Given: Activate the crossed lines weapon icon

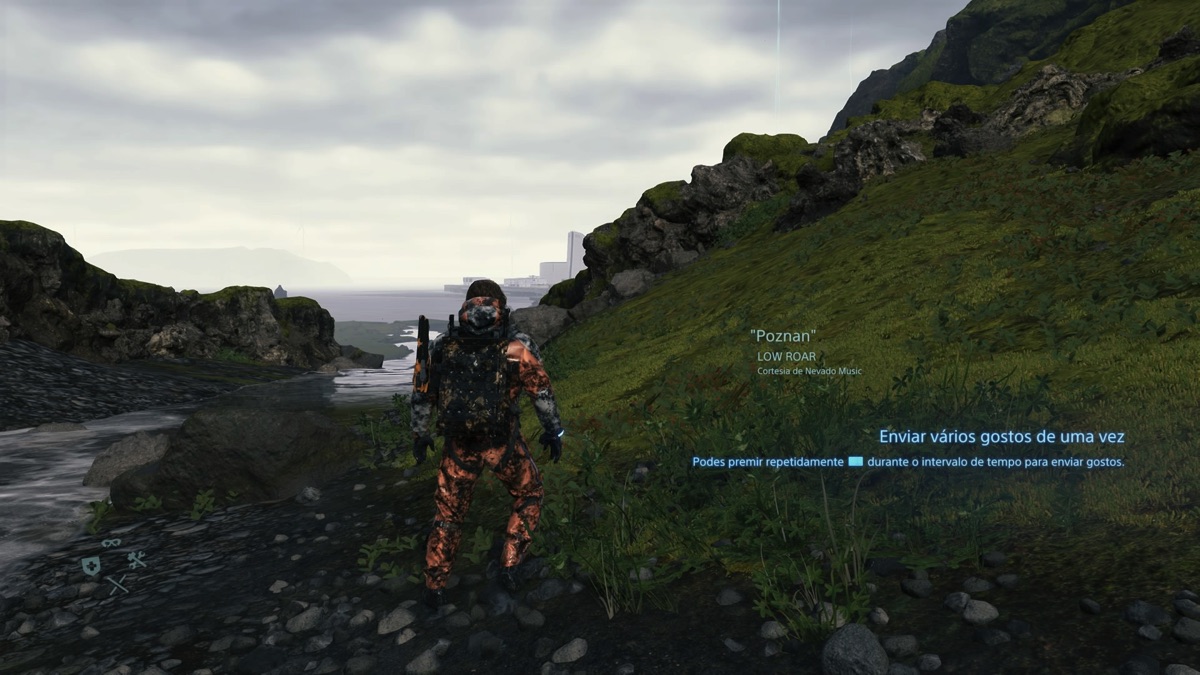Looking at the screenshot, I should [118, 584].
